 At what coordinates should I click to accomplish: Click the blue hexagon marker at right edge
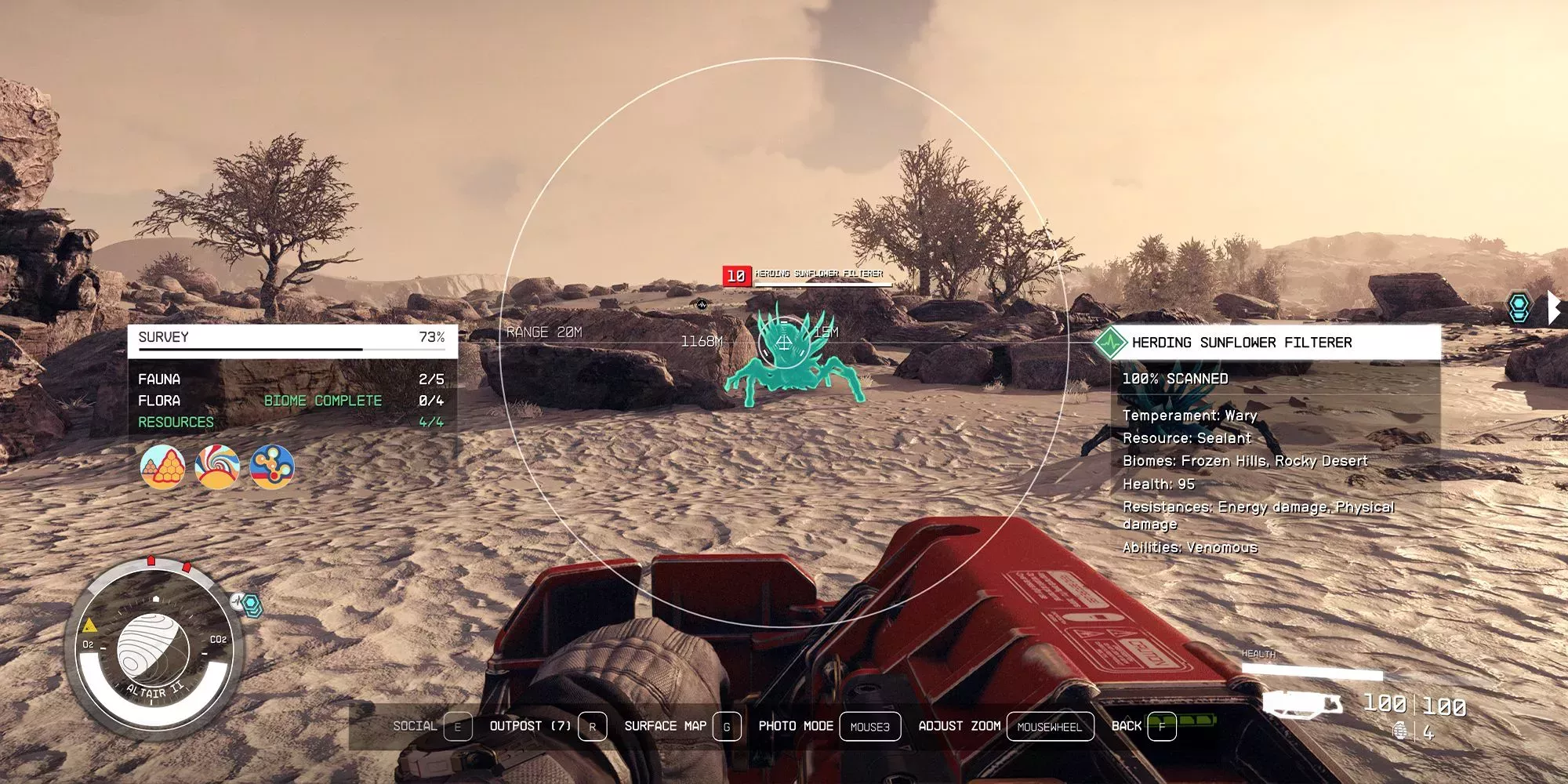[x=1519, y=307]
